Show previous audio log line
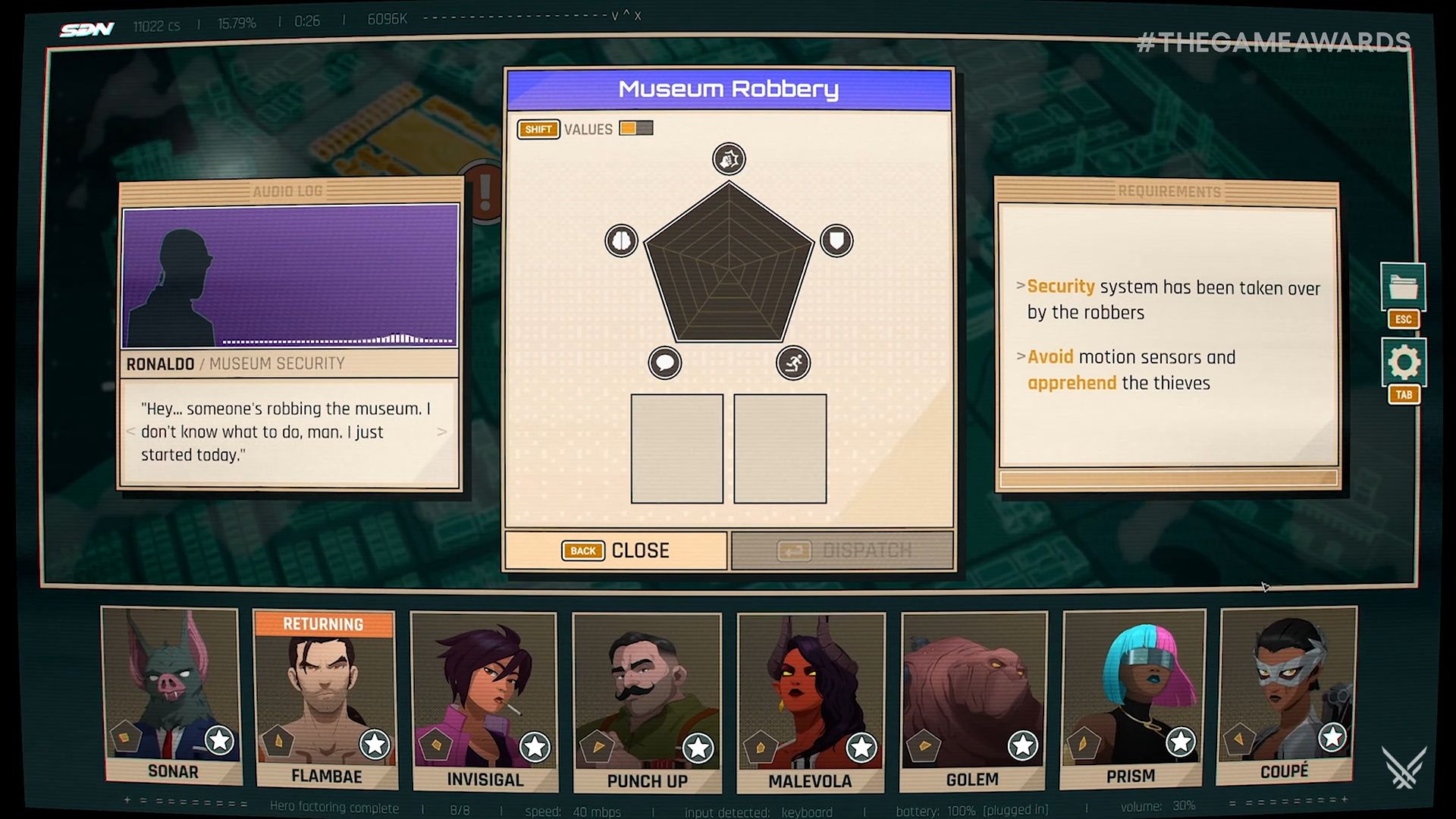 pos(130,431)
